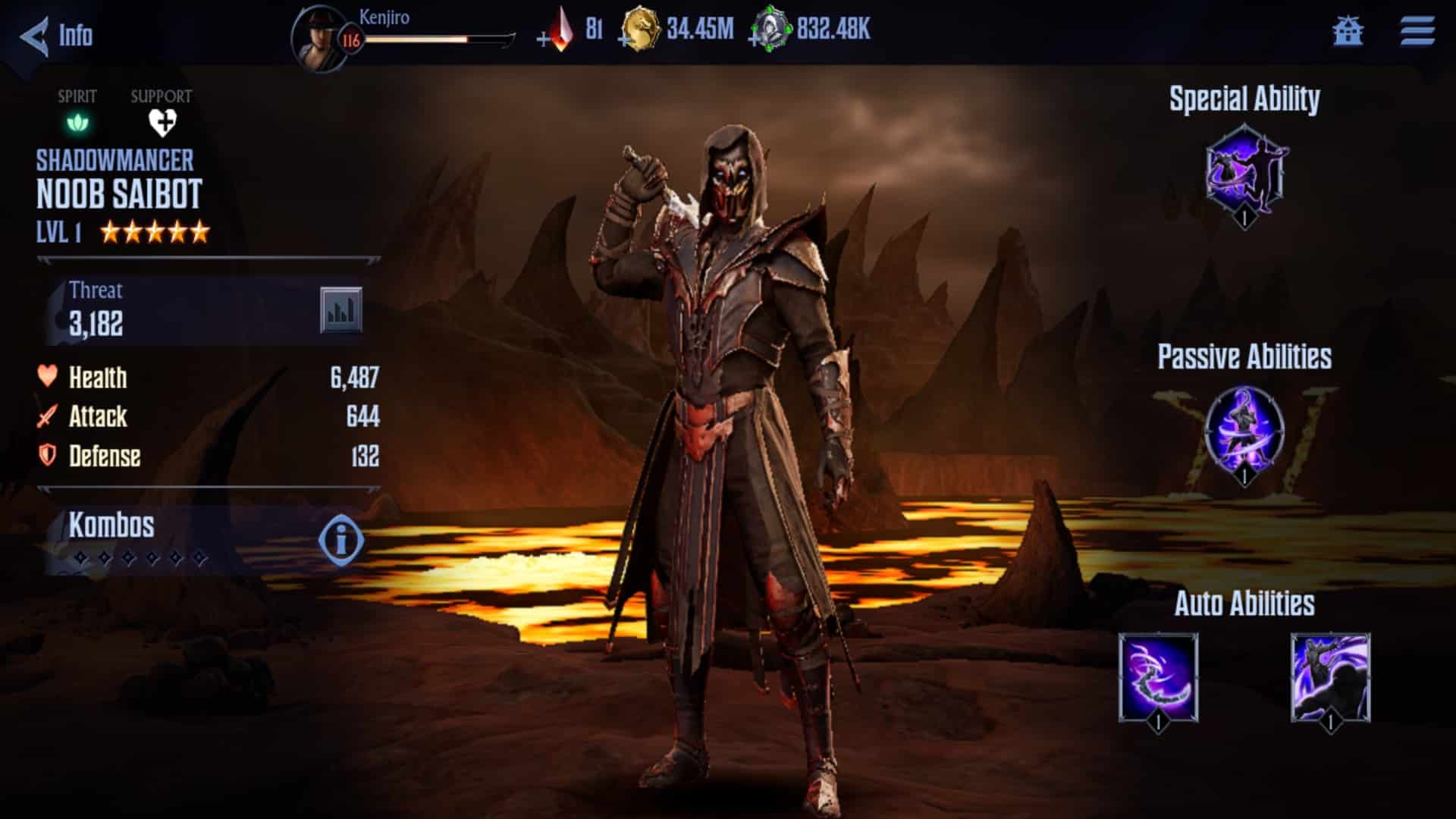Add more blood rubies with plus button
This screenshot has width=1456, height=819.
point(543,39)
